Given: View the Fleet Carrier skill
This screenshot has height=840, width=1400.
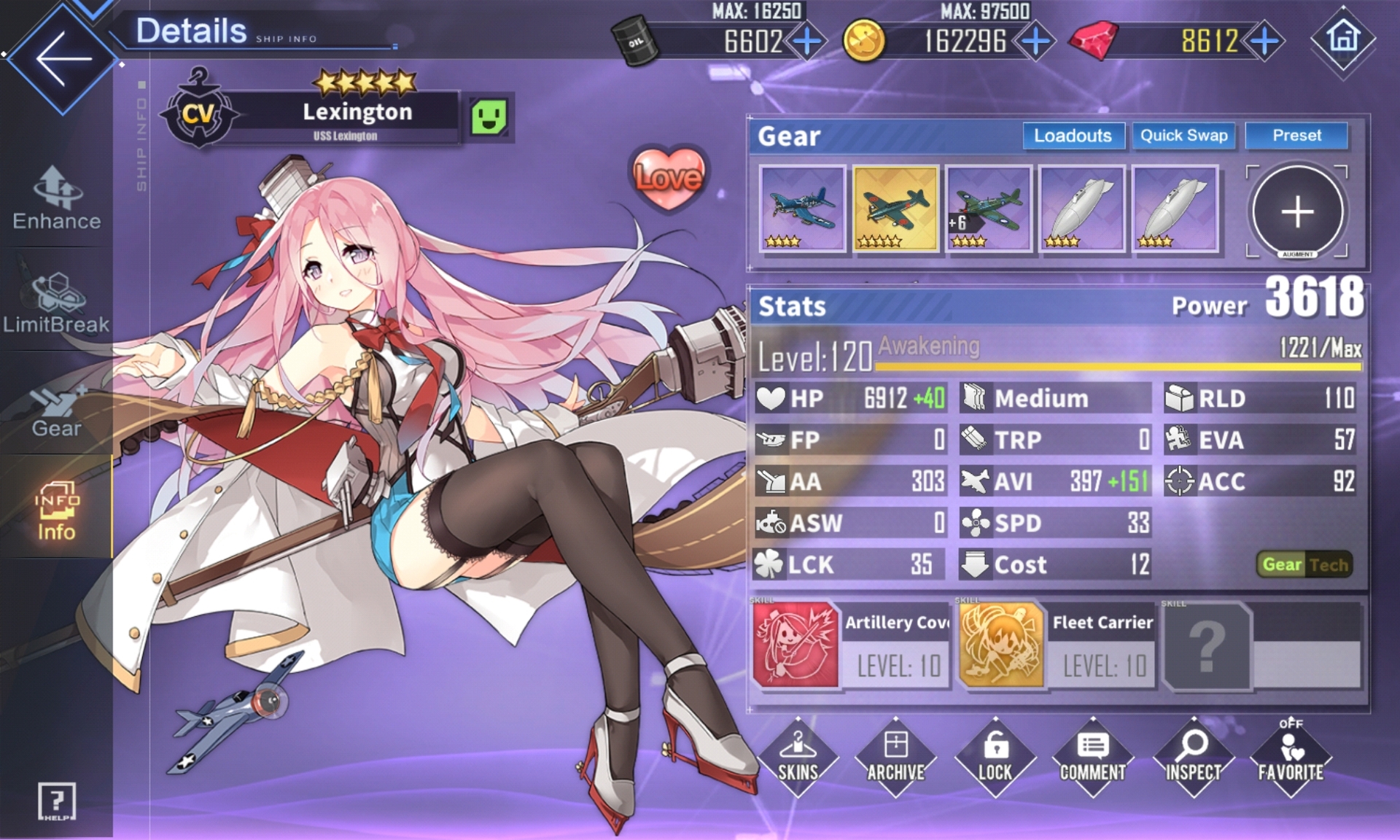Looking at the screenshot, I should pyautogui.click(x=1057, y=645).
